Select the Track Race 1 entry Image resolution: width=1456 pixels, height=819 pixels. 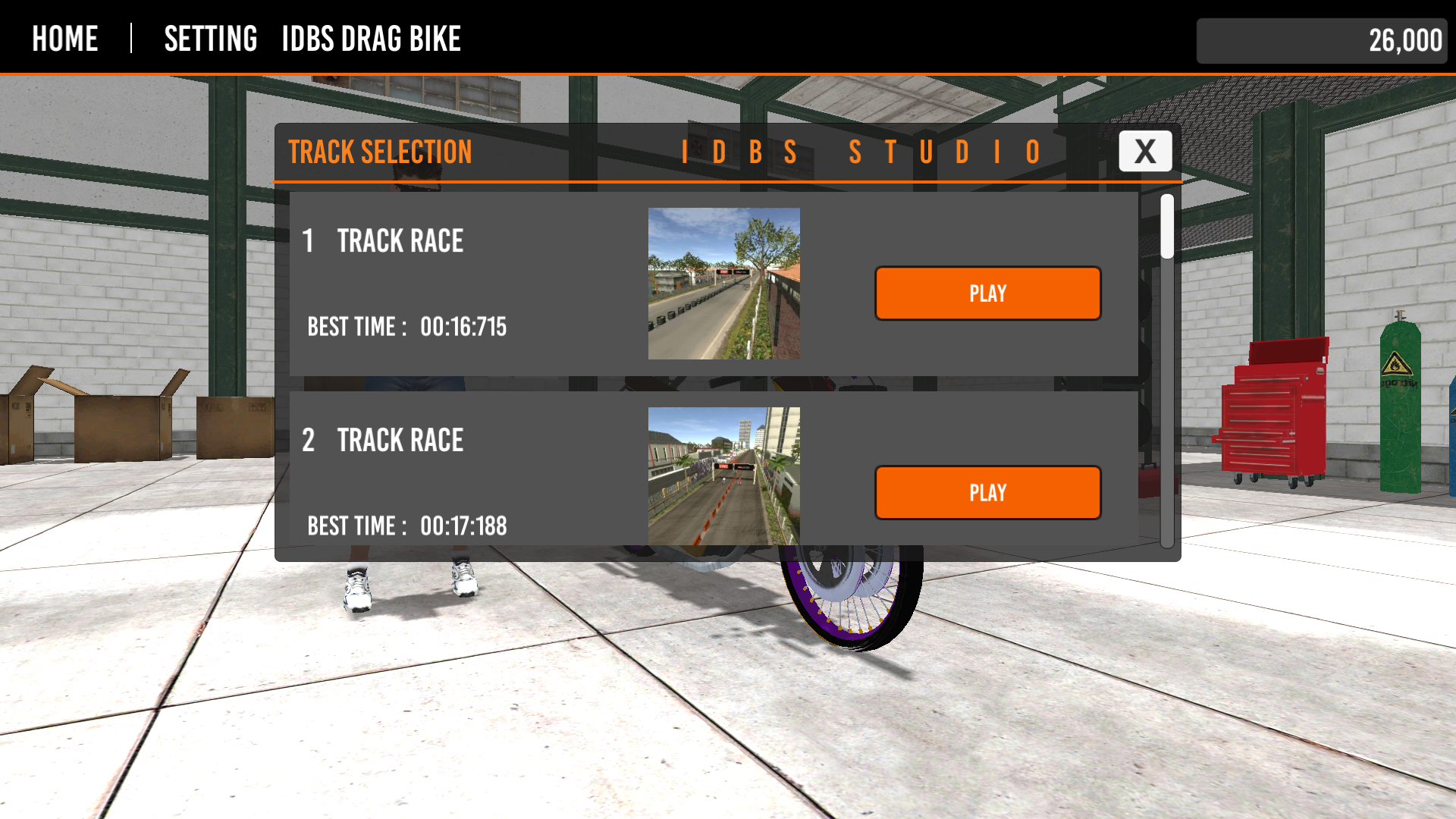[x=400, y=241]
